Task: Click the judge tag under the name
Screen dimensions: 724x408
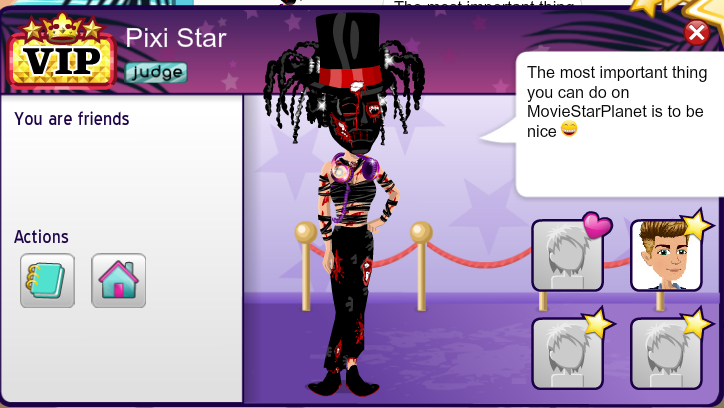Action: (156, 72)
